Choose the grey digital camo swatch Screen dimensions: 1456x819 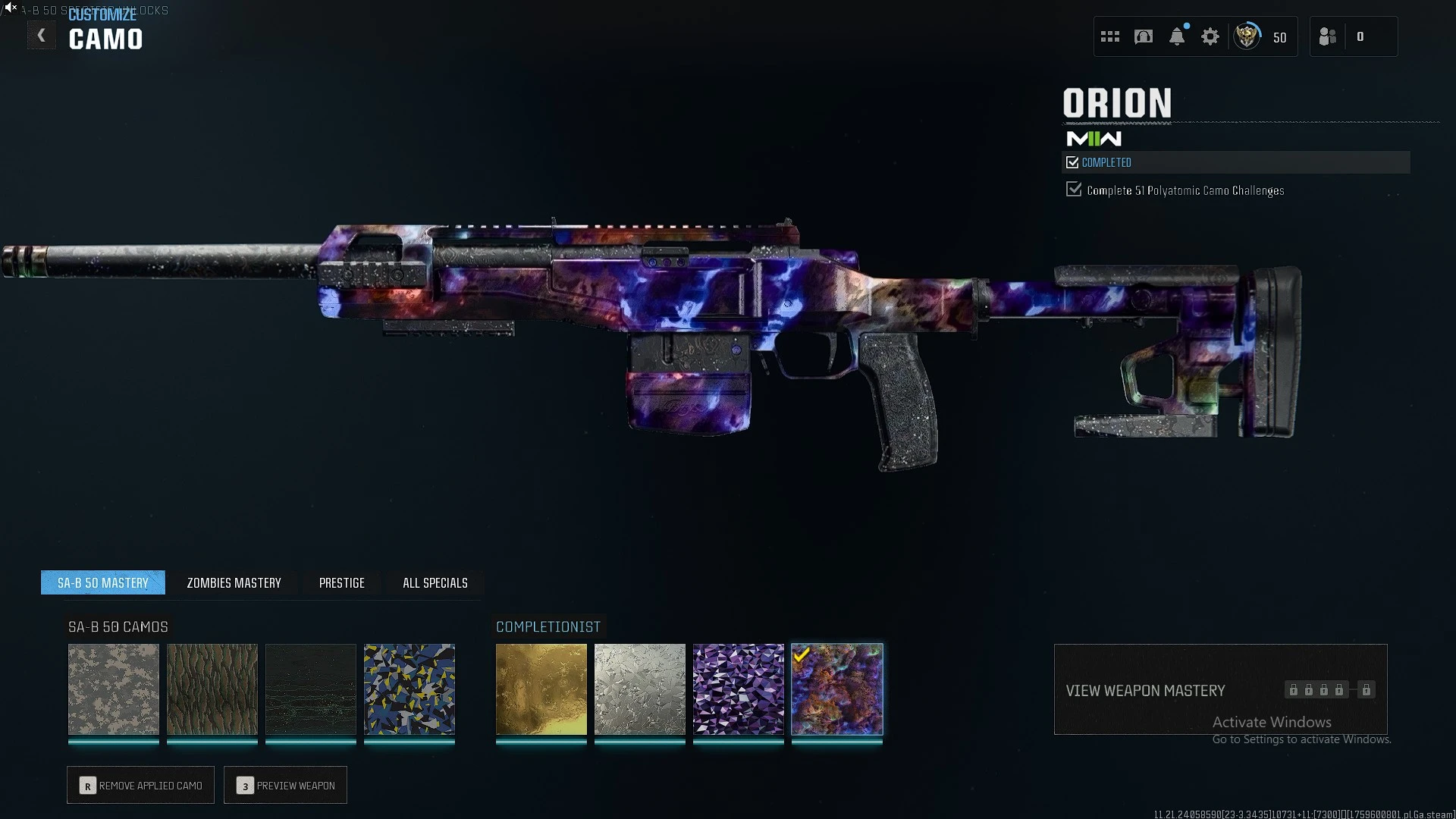pos(114,689)
